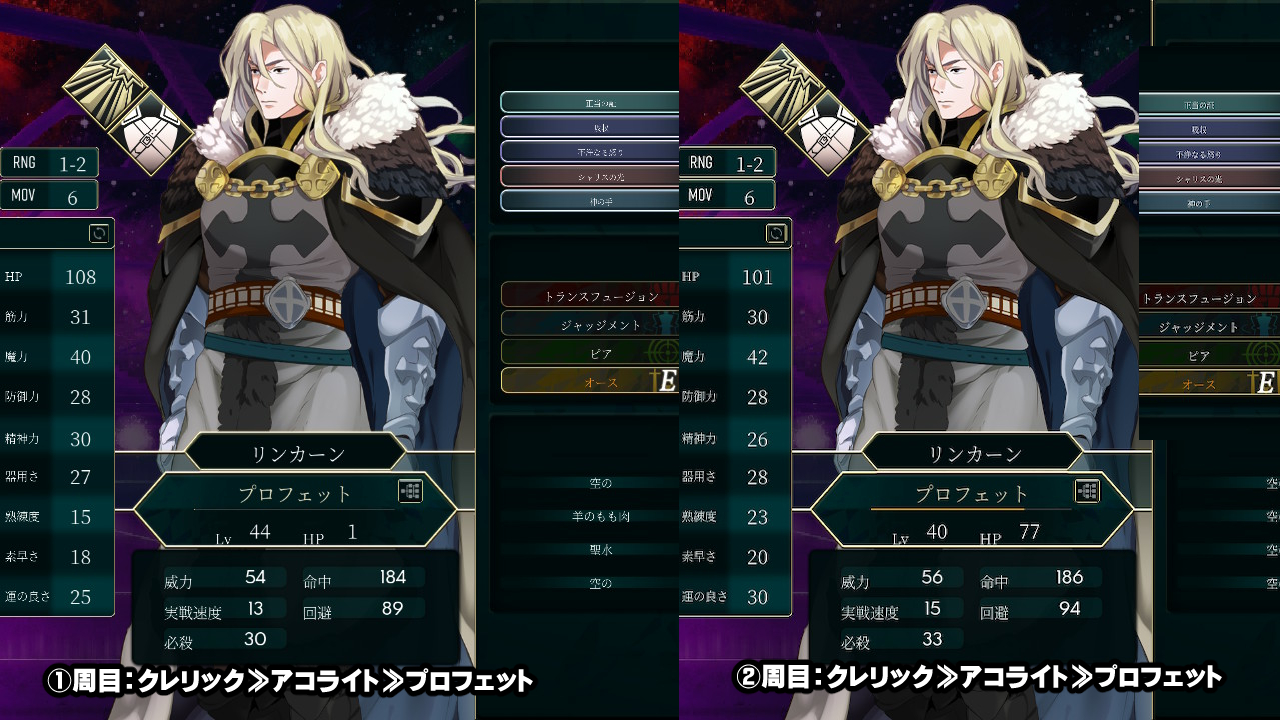Open the class grid icon beside Lv 40 プロフェット
This screenshot has height=720, width=1280.
click(1088, 491)
